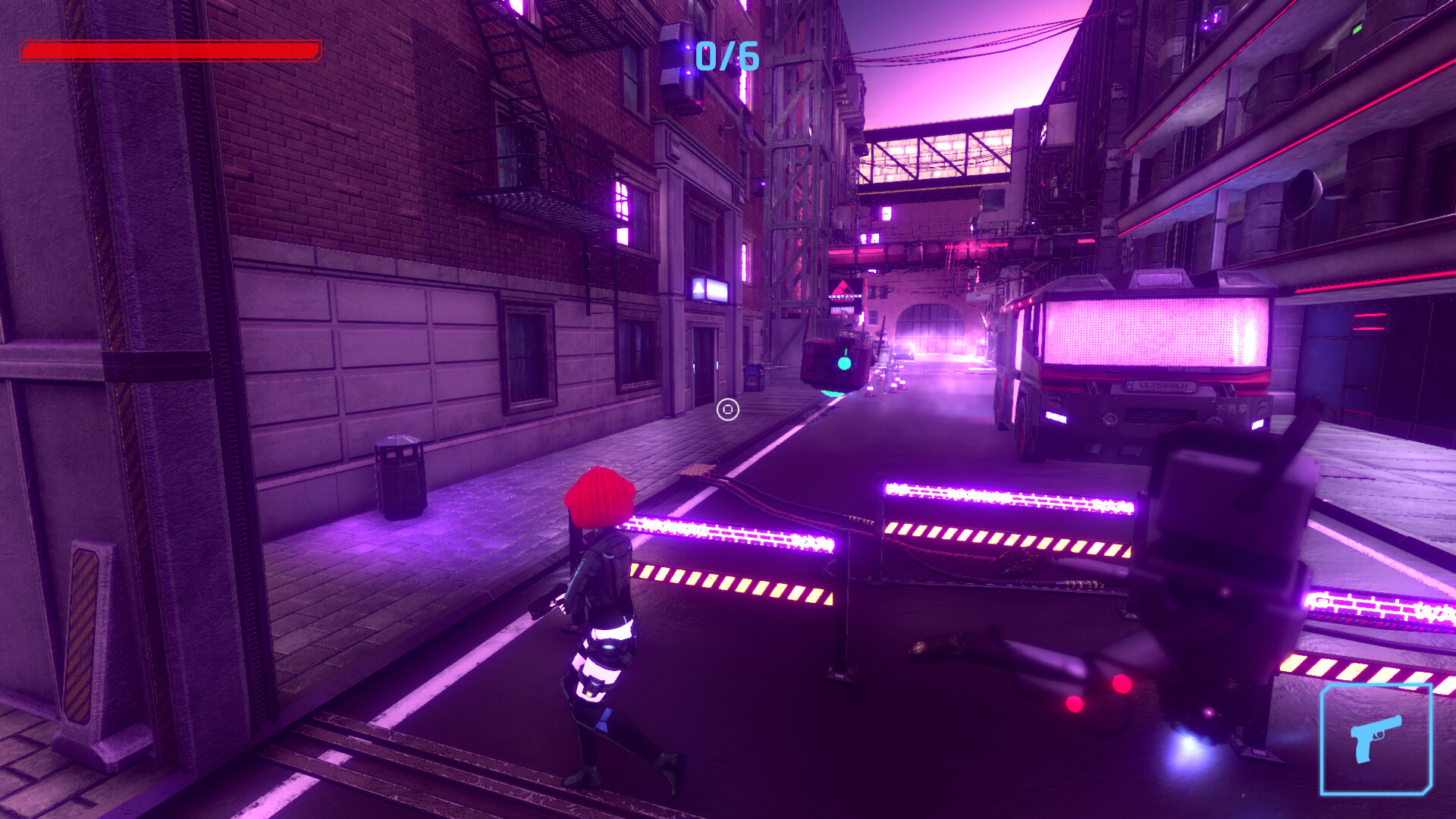
Task: Click the triangle warning sign above the doorway
Action: [698, 287]
